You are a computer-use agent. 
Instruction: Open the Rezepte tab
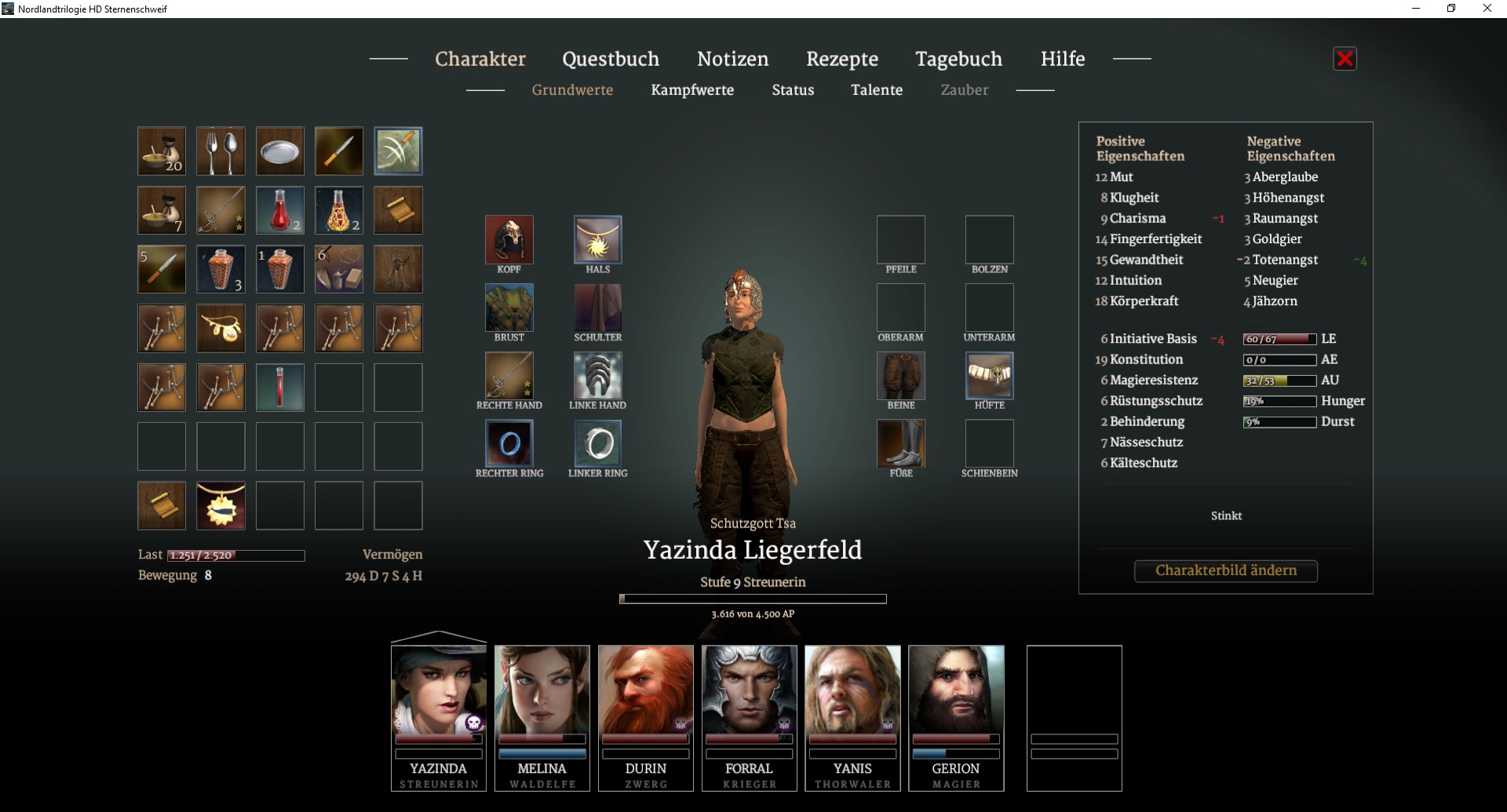click(x=841, y=59)
